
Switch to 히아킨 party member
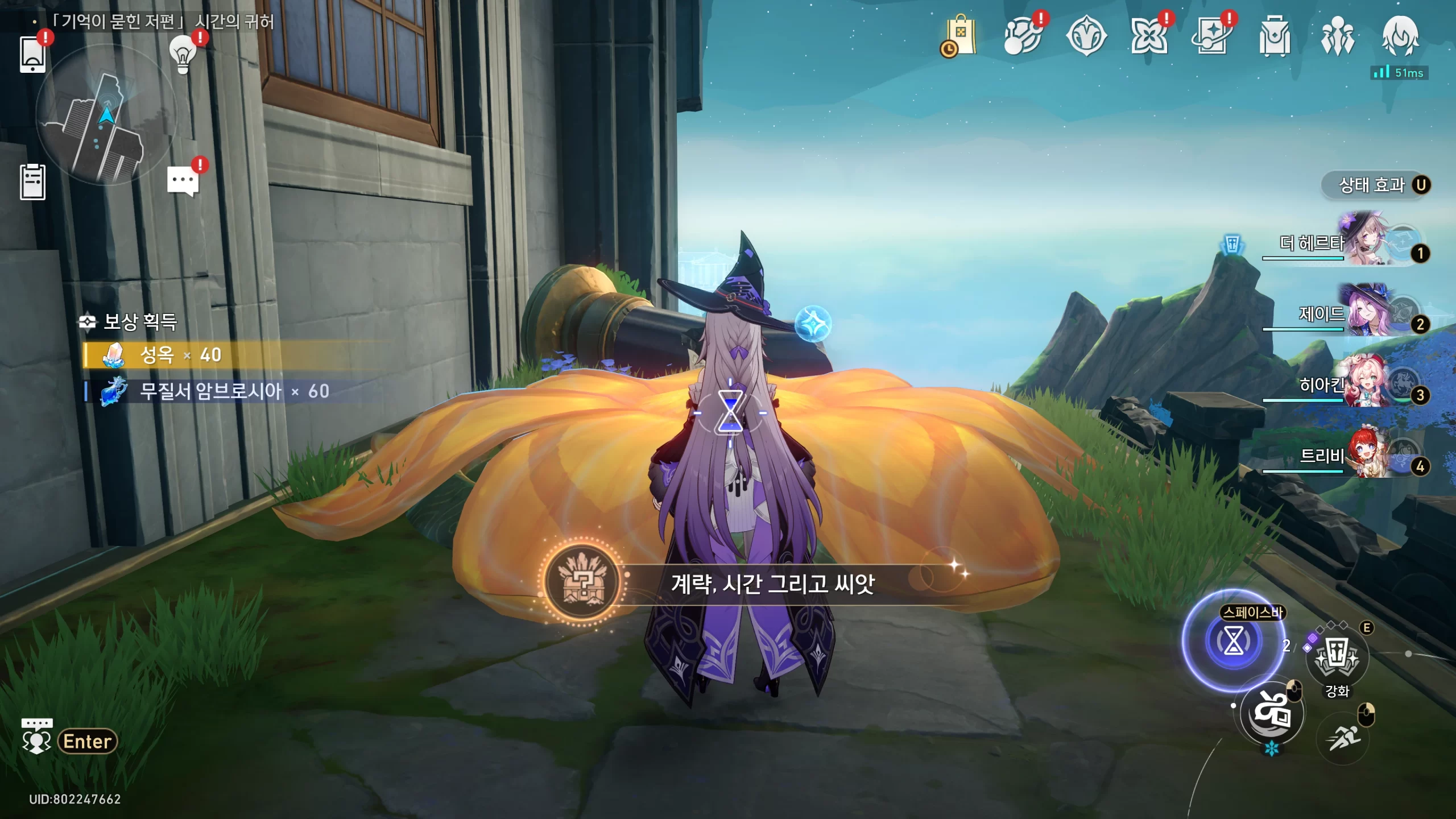coord(1365,386)
